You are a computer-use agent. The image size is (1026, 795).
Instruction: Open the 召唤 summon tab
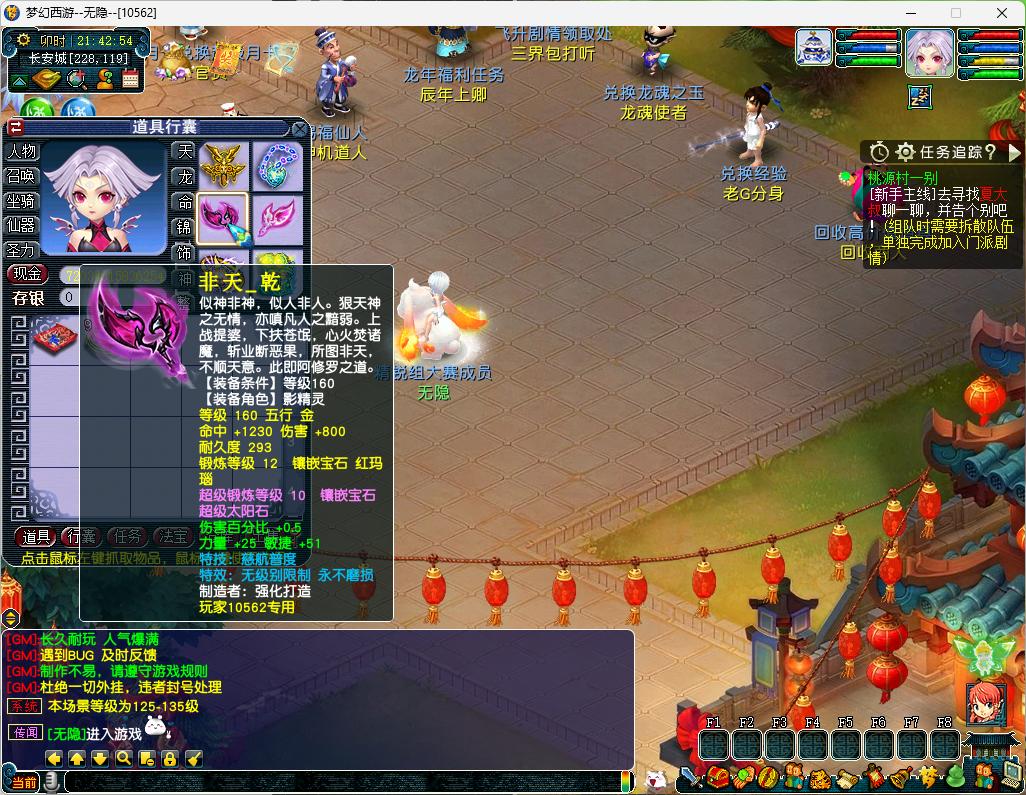click(22, 176)
